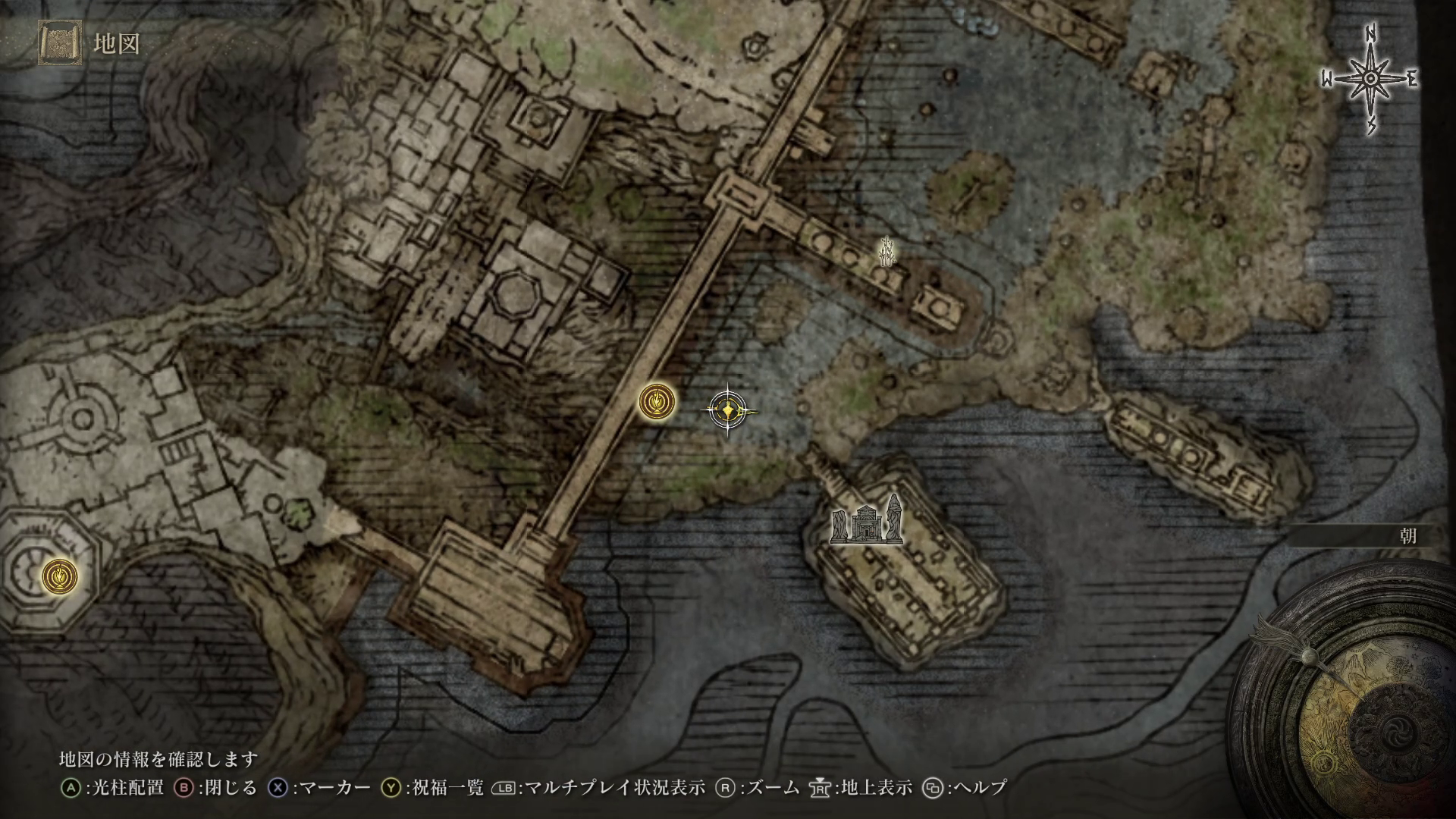Select the site of grace on the long bridge
The image size is (1456, 819).
[657, 402]
